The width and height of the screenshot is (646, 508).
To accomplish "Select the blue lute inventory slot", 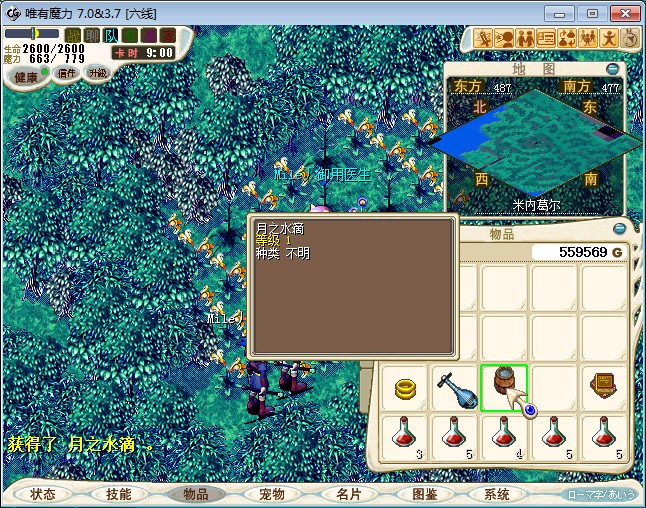I will (455, 387).
